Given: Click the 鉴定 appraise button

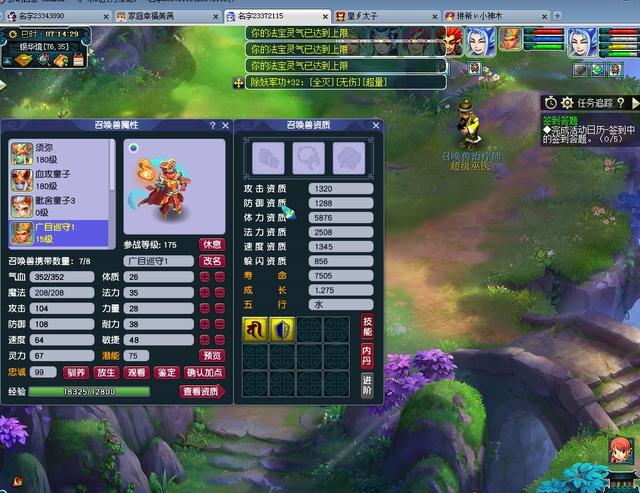Looking at the screenshot, I should click(x=167, y=372).
